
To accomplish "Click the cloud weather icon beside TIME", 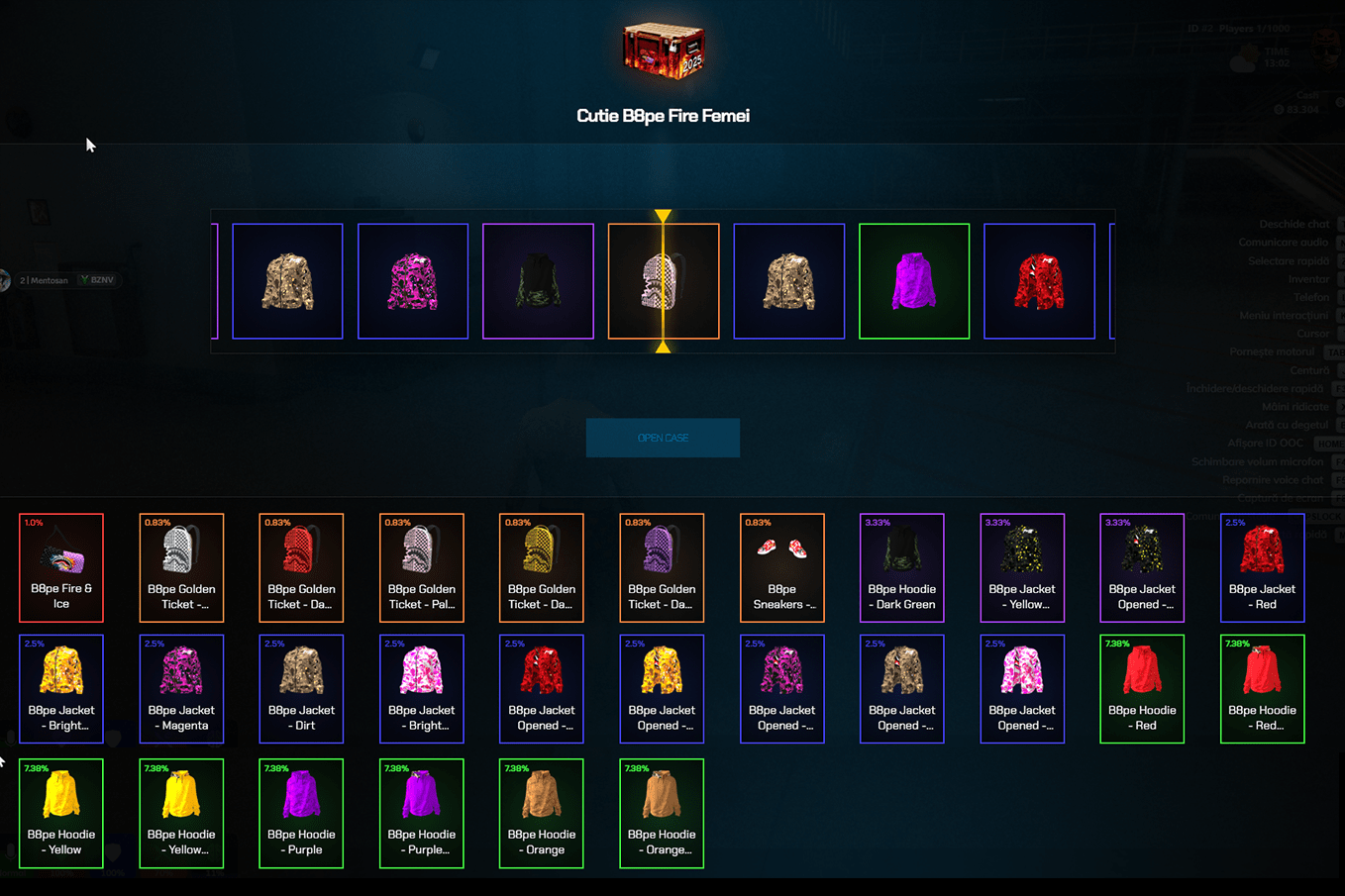I will point(1243,63).
